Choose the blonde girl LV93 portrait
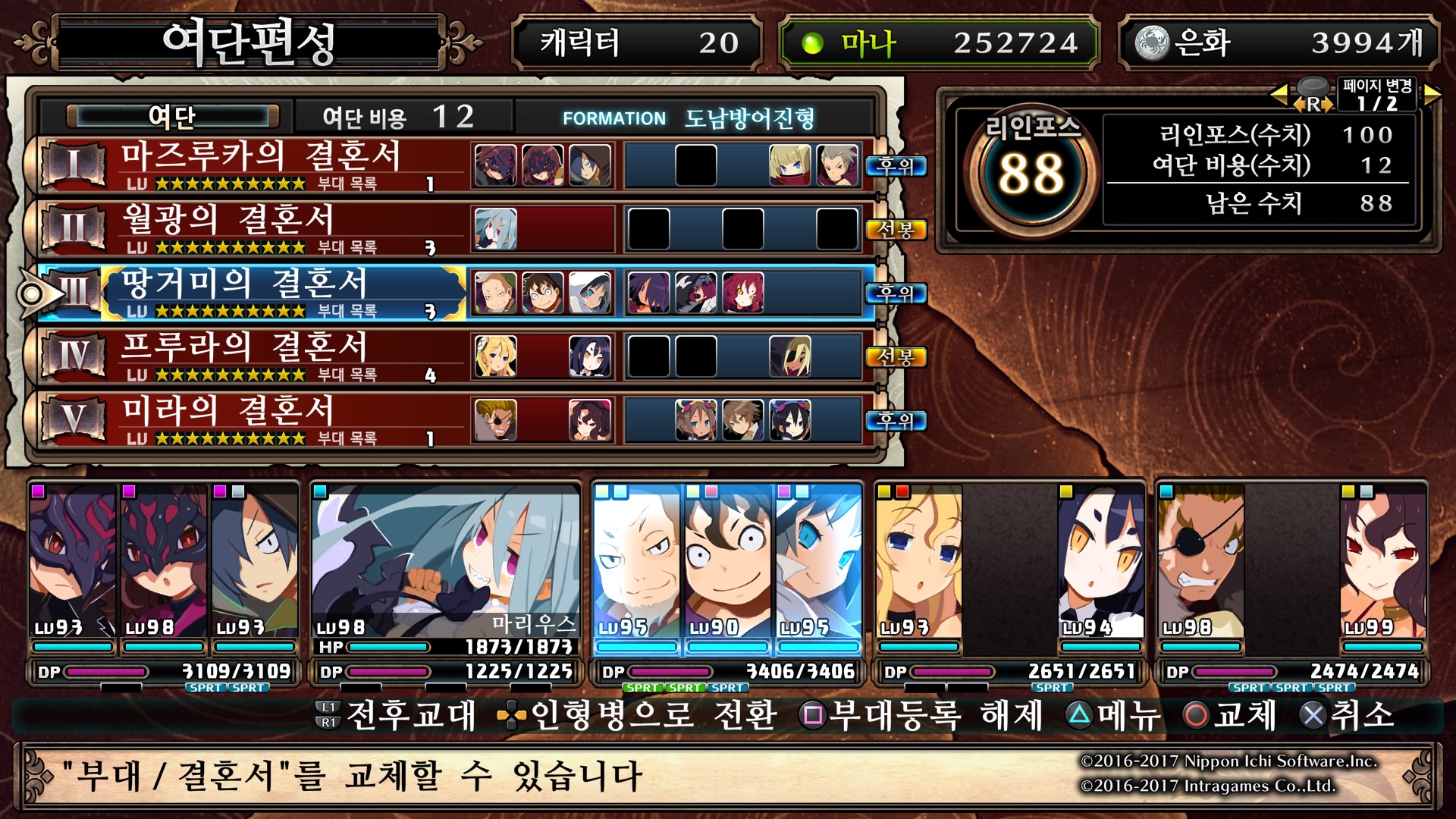1456x819 pixels. pyautogui.click(x=918, y=561)
